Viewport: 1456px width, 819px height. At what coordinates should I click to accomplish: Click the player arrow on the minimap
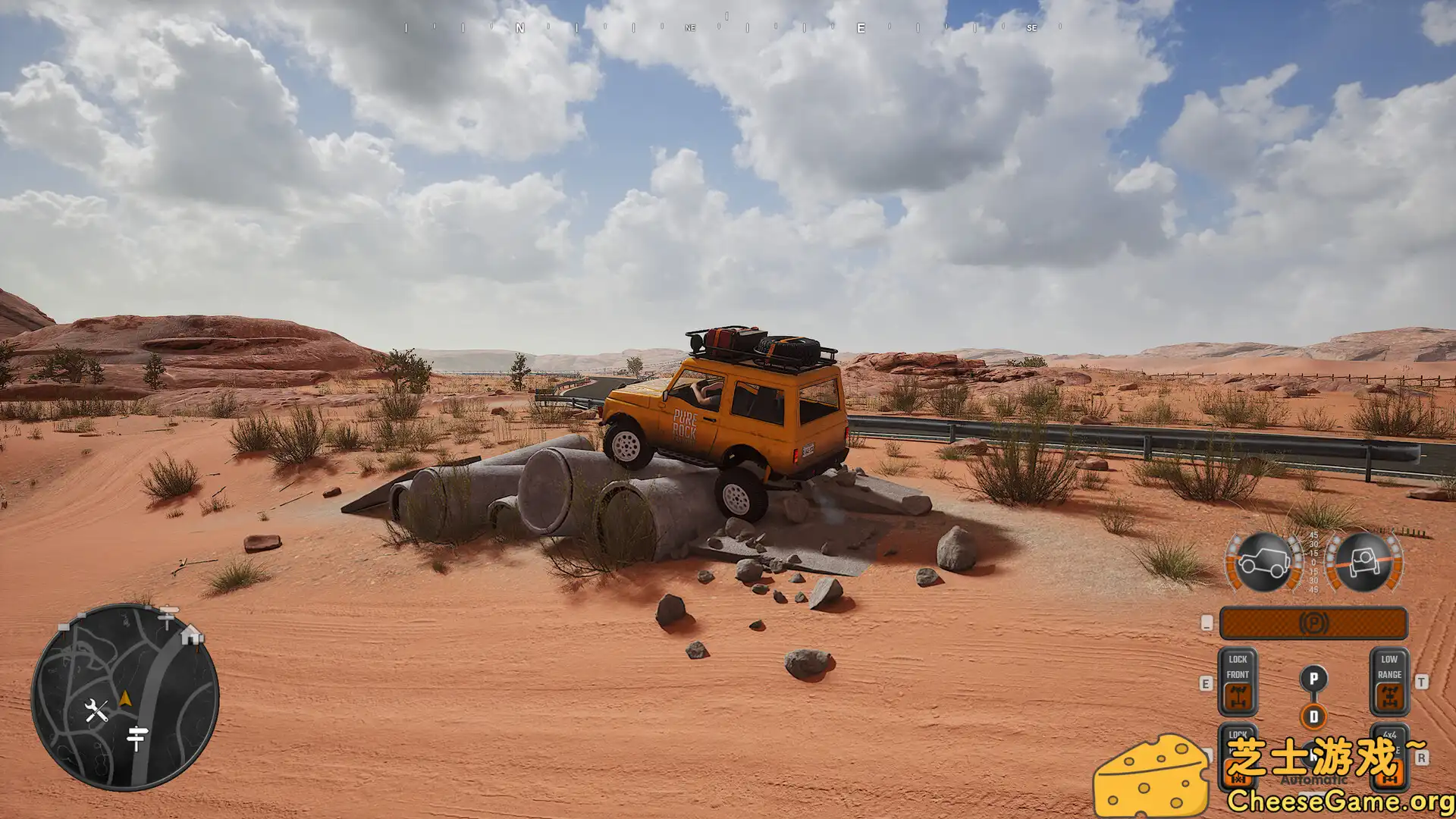tap(126, 698)
